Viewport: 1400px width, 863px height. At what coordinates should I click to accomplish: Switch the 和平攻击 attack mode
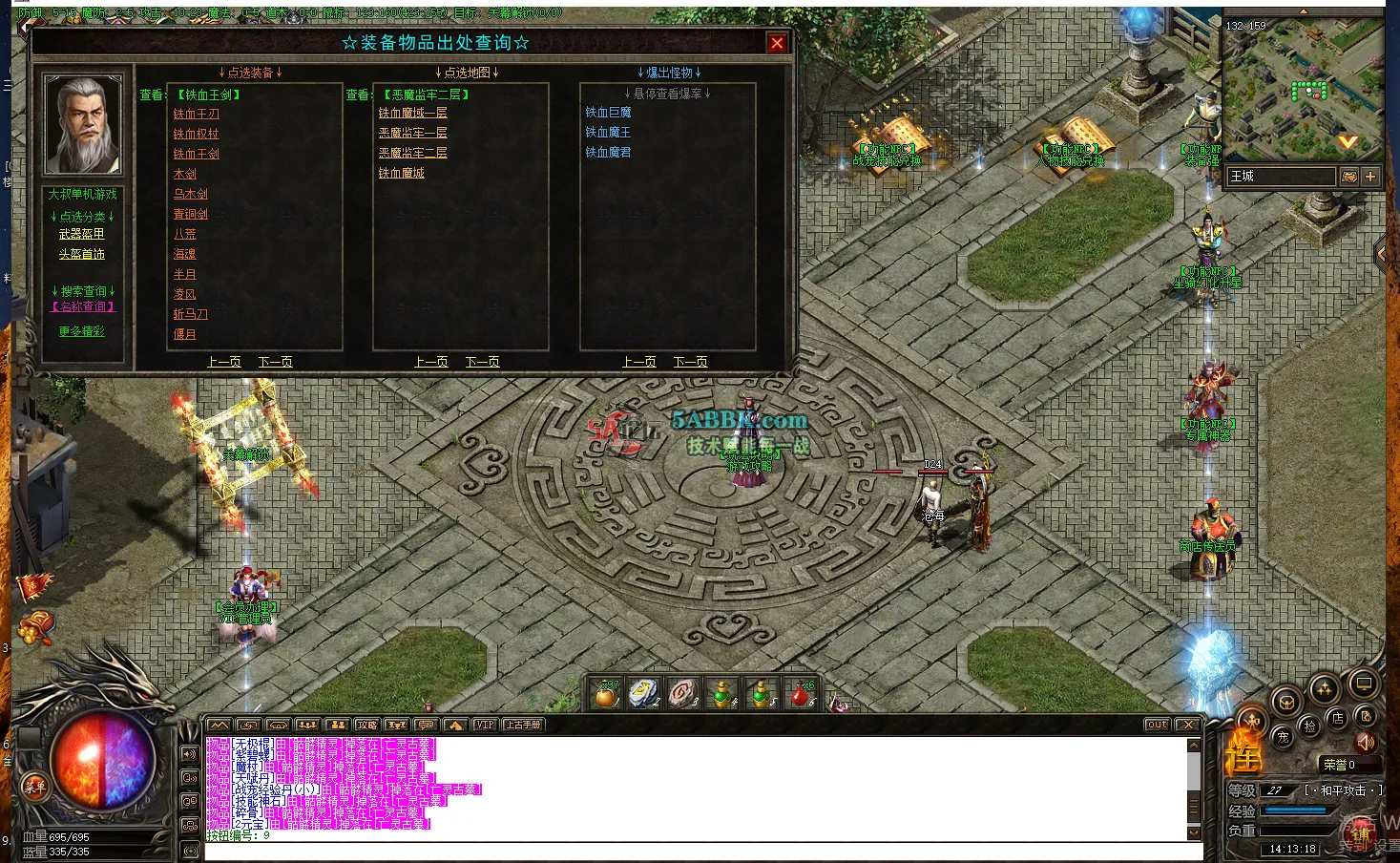[1346, 789]
